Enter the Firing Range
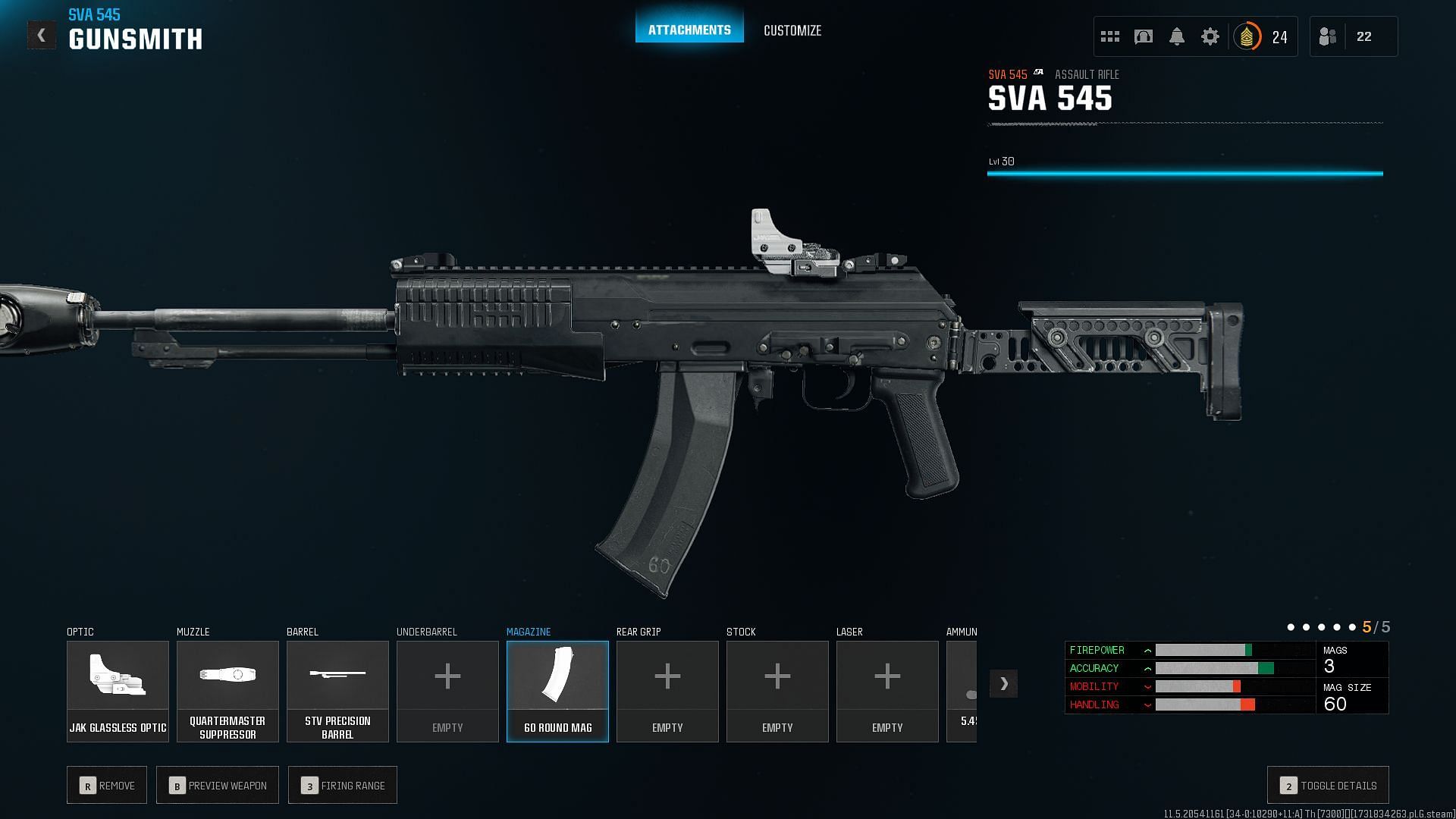Viewport: 1456px width, 819px height. 343,786
